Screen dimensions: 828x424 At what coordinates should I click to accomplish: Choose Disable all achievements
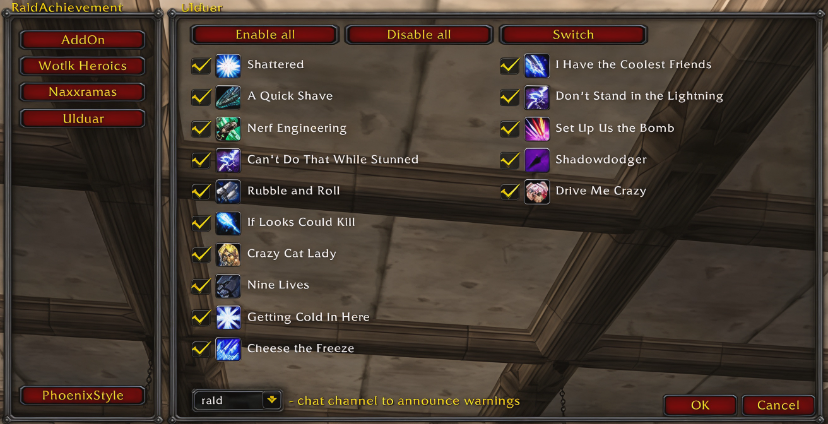click(x=418, y=35)
